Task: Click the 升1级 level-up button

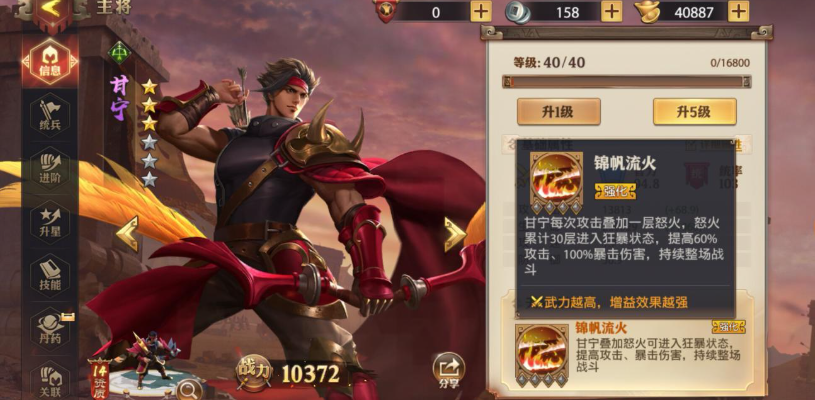Action: 558,111
